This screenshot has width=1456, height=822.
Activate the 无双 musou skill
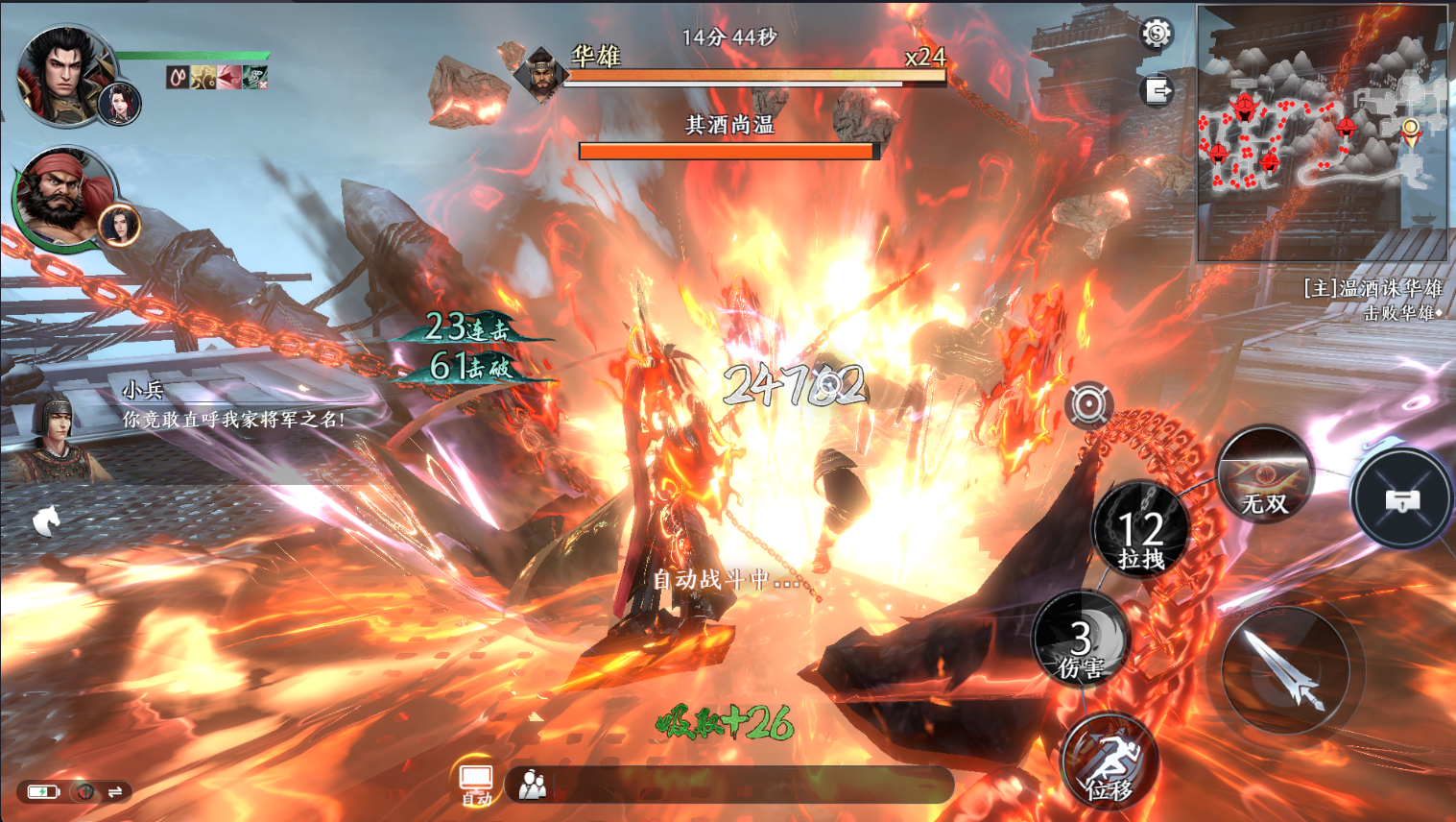(x=1264, y=475)
